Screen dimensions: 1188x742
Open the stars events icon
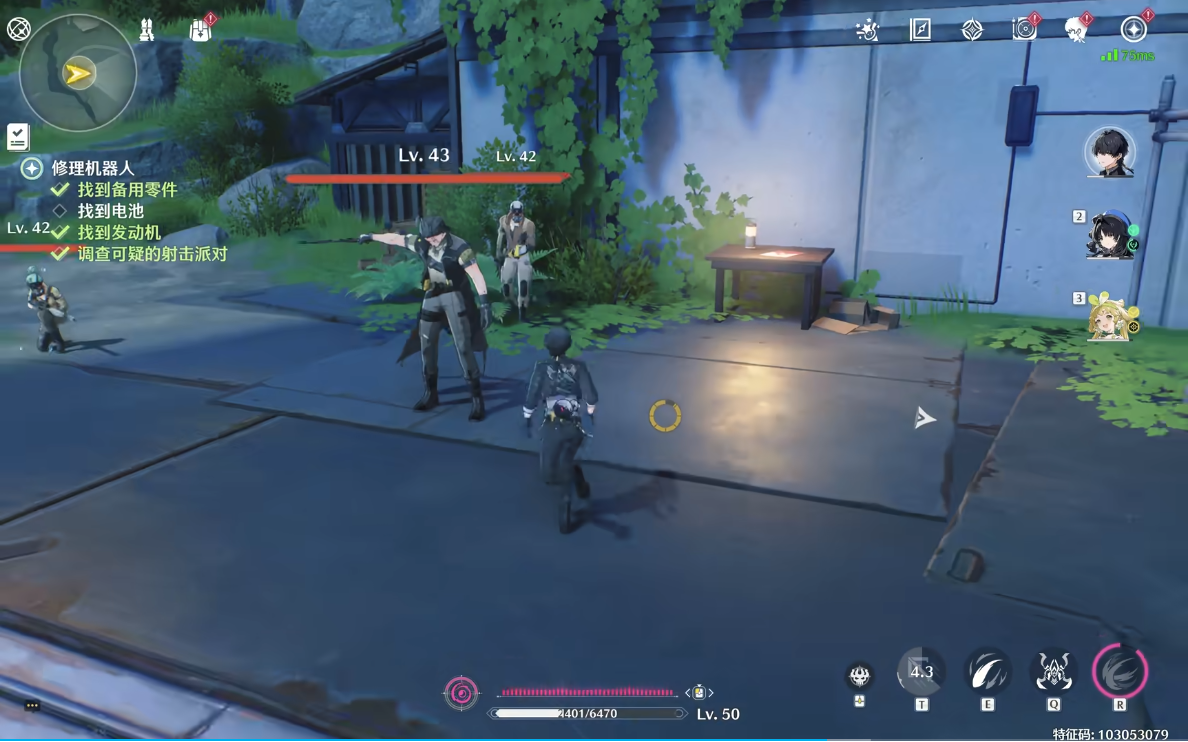(867, 30)
